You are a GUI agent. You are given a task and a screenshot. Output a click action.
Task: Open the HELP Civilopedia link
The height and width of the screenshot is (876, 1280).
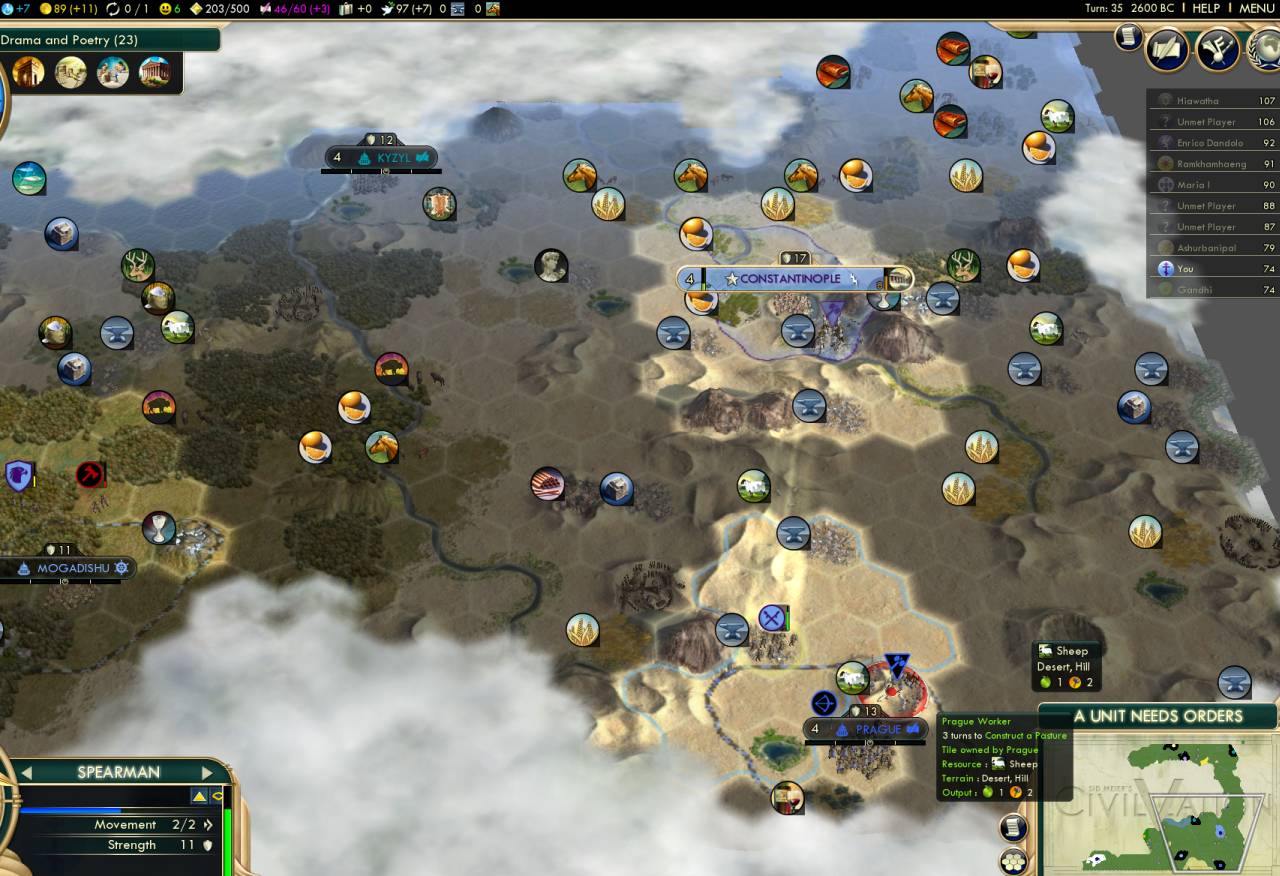coord(1205,8)
